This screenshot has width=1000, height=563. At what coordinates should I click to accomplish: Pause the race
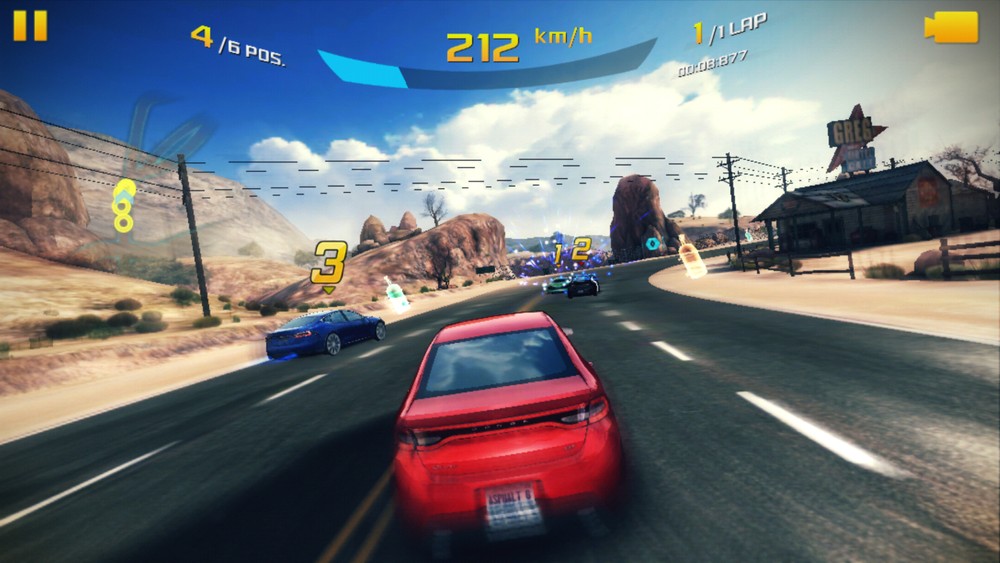coord(30,26)
